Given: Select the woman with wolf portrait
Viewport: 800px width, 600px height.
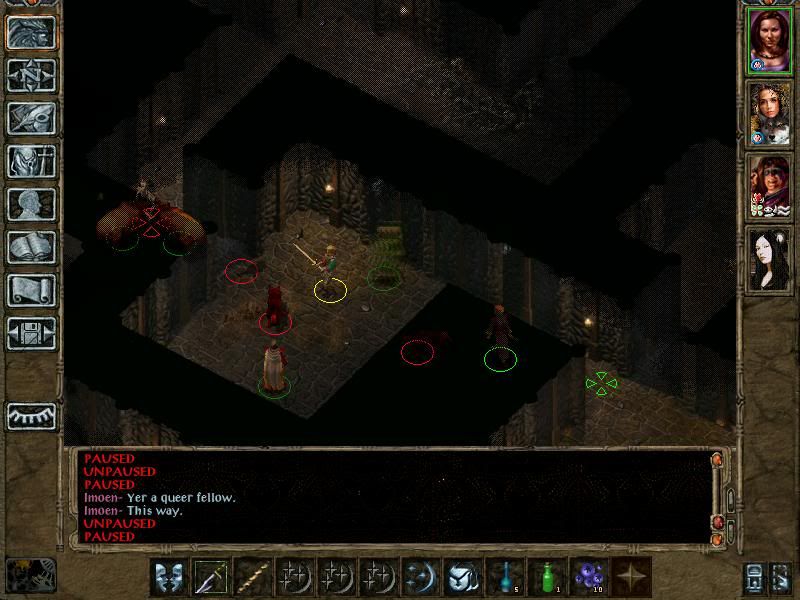Looking at the screenshot, I should coord(771,113).
